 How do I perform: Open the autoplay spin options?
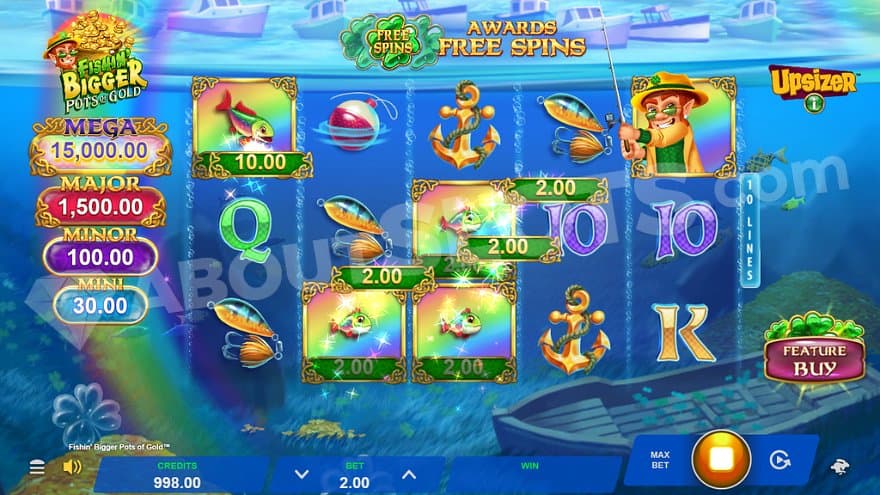pos(782,461)
